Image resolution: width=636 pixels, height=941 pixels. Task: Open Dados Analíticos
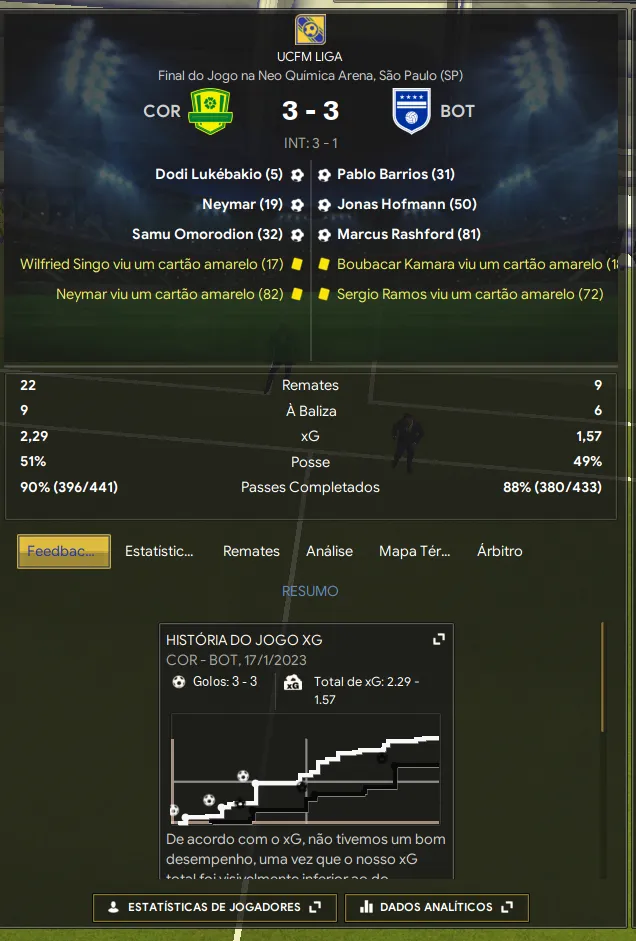click(x=436, y=907)
